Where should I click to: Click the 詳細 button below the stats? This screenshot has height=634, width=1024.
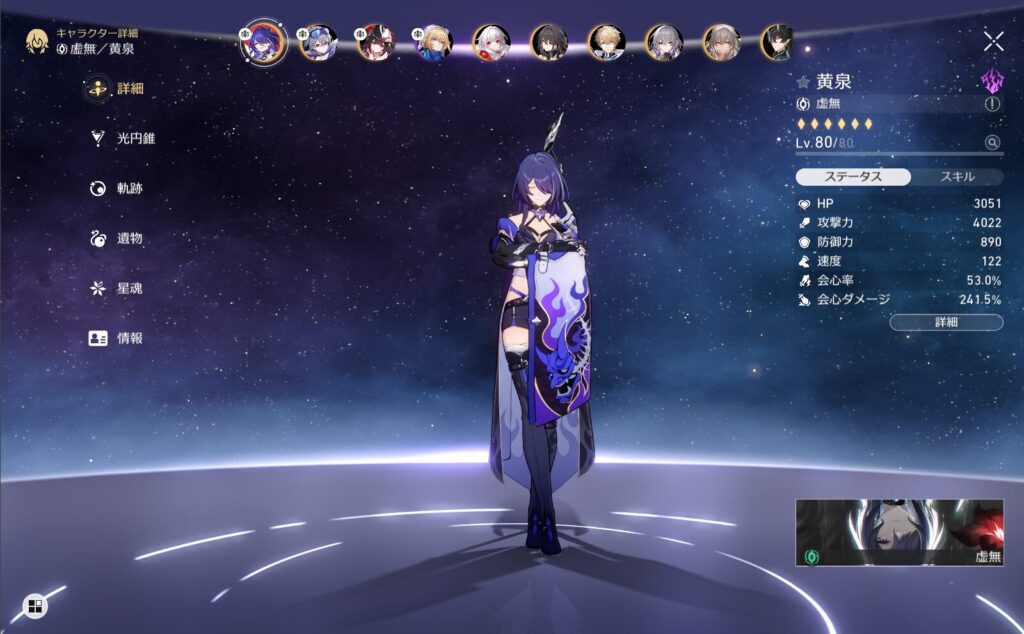[946, 322]
